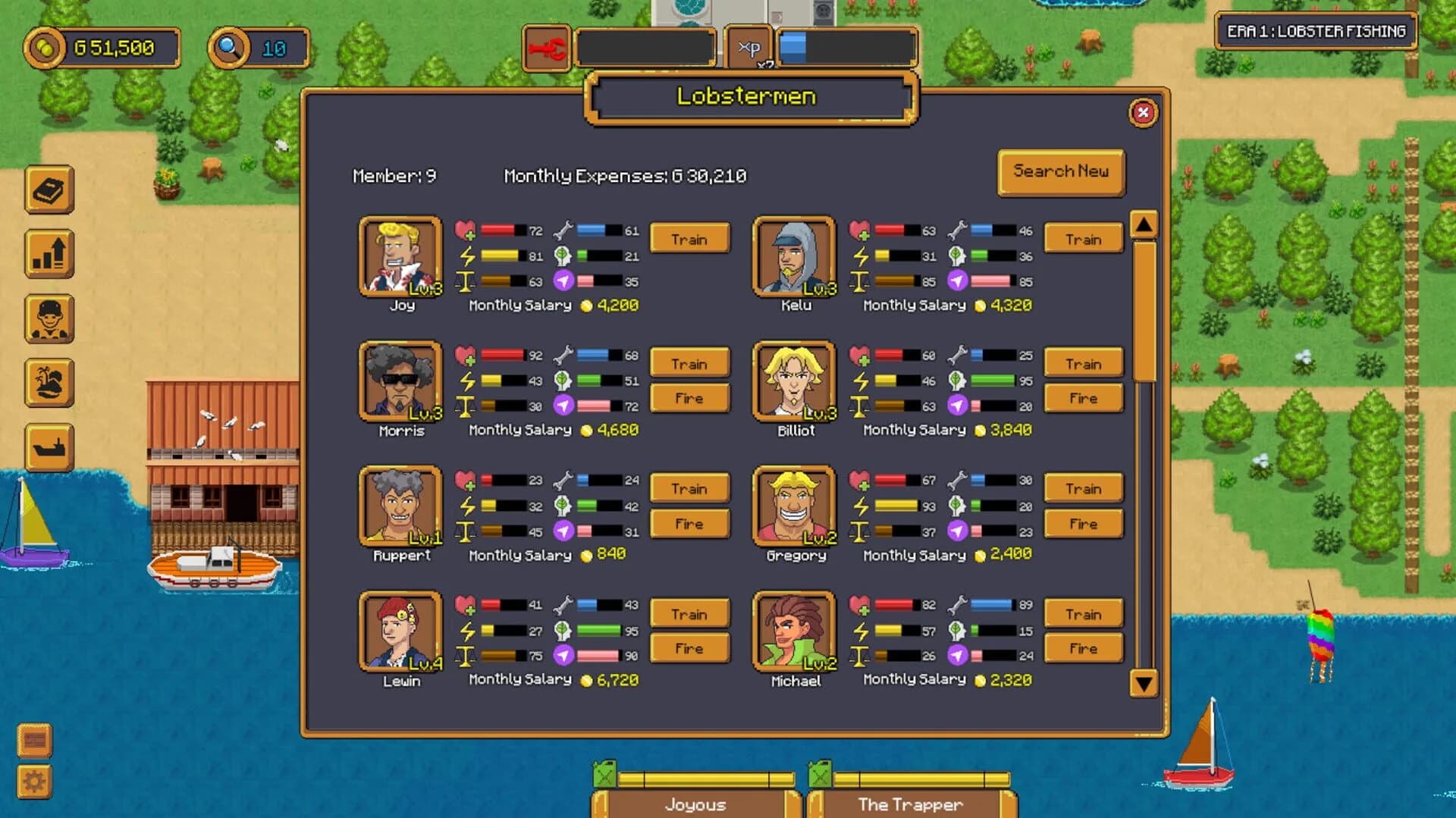
Task: Train Gregory the lobsterman
Action: coord(1083,488)
